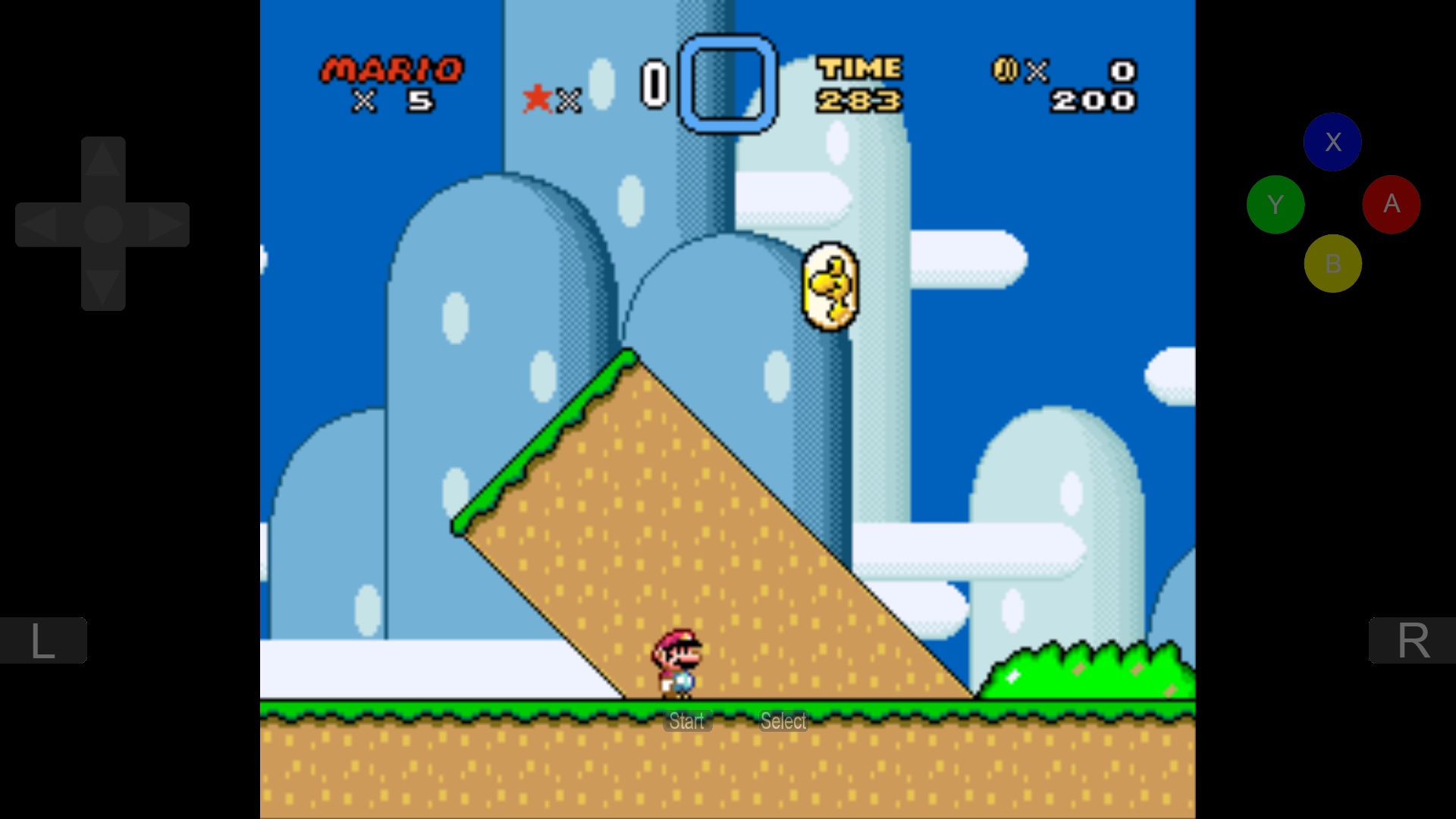Tap the L shoulder button
Image resolution: width=1456 pixels, height=819 pixels.
coord(42,641)
